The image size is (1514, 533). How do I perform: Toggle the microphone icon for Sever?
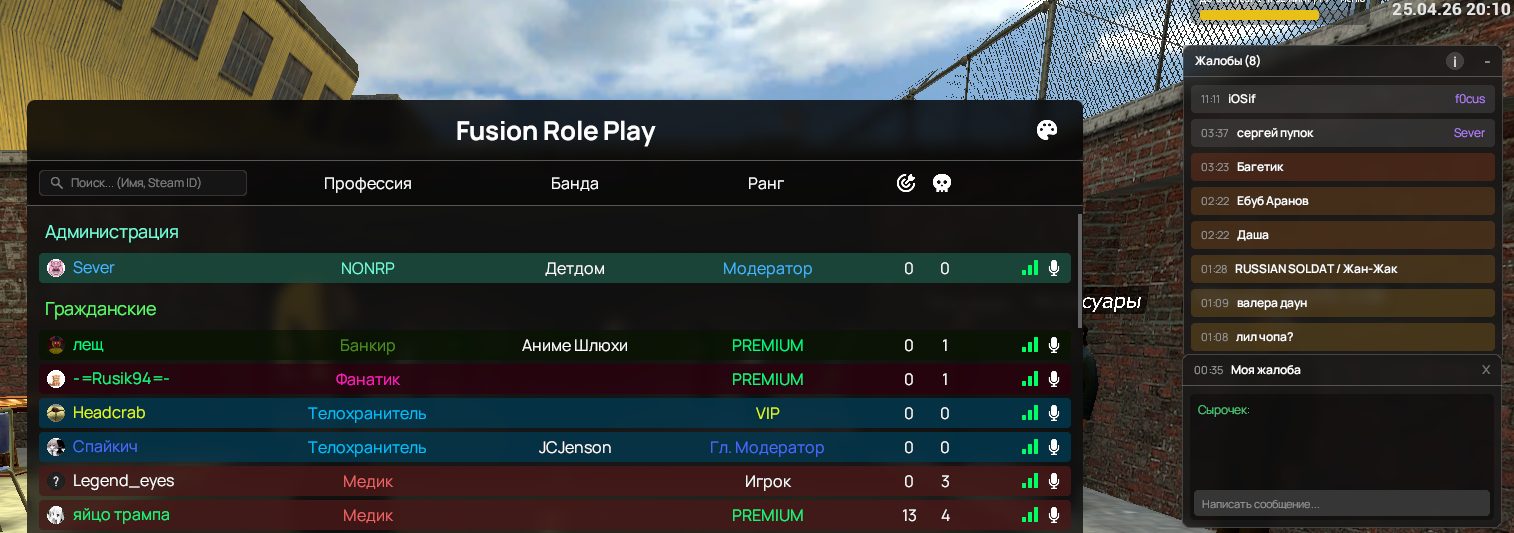pyautogui.click(x=1053, y=268)
